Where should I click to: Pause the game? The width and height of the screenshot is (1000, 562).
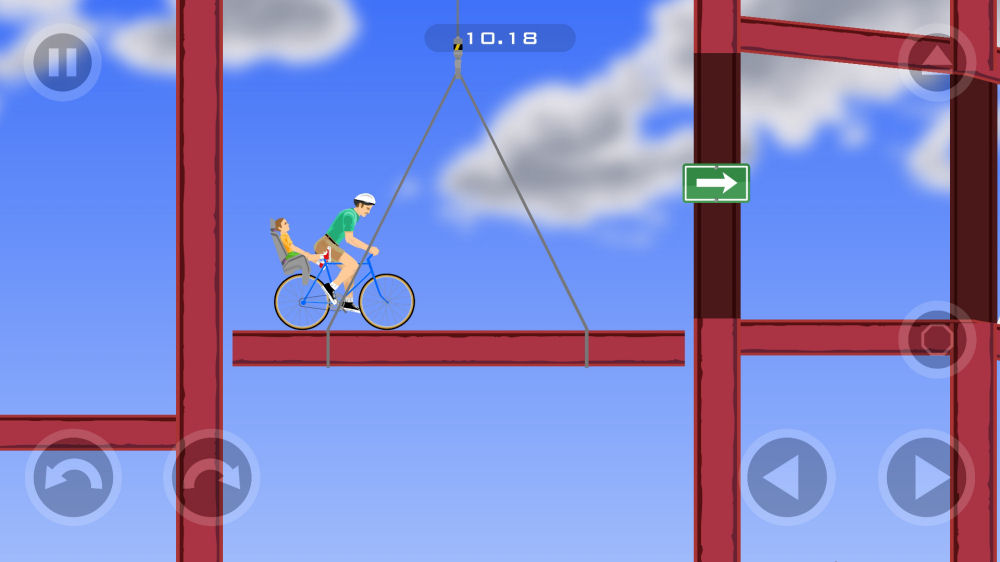(62, 62)
